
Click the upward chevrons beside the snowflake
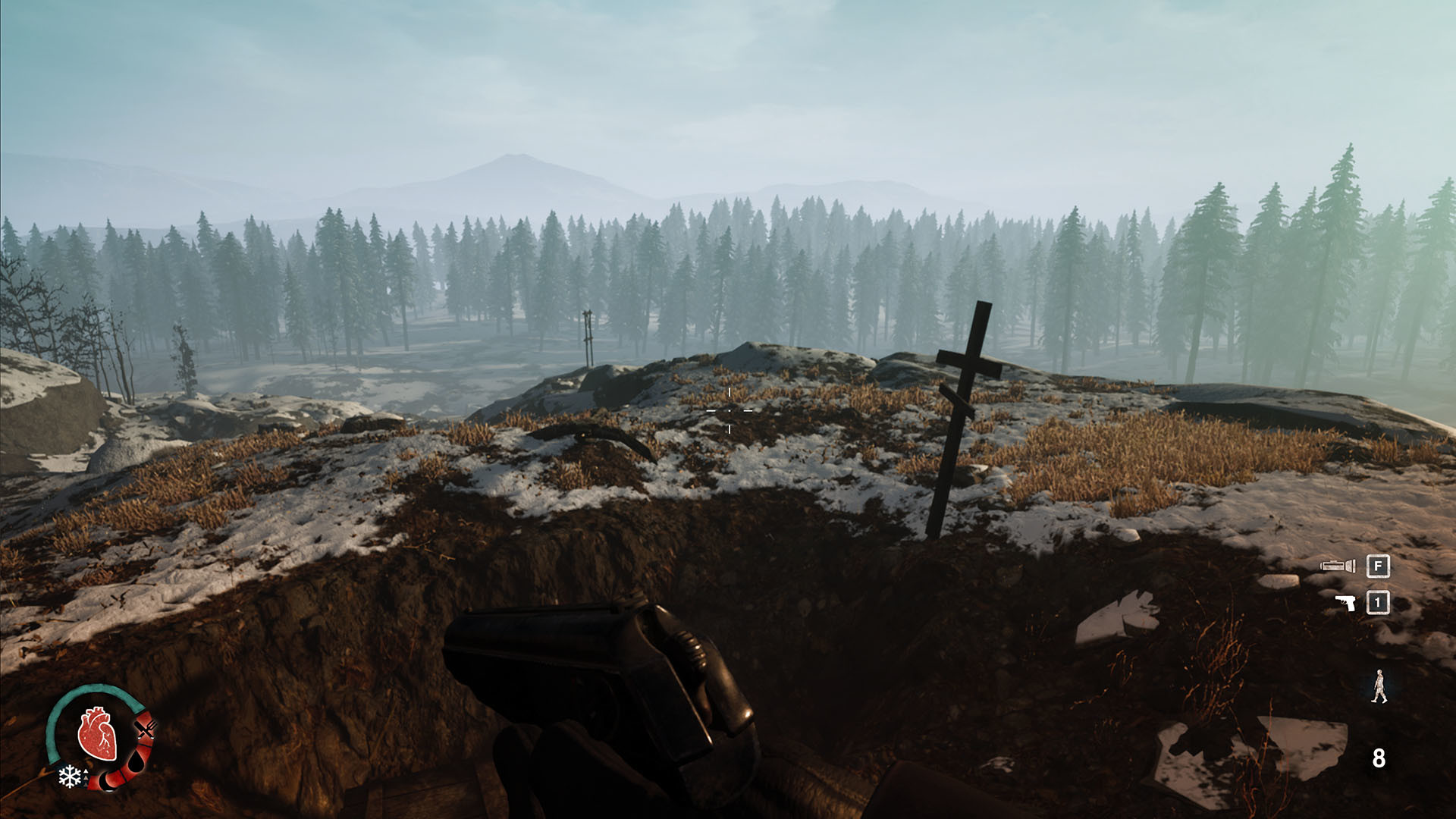click(x=86, y=778)
